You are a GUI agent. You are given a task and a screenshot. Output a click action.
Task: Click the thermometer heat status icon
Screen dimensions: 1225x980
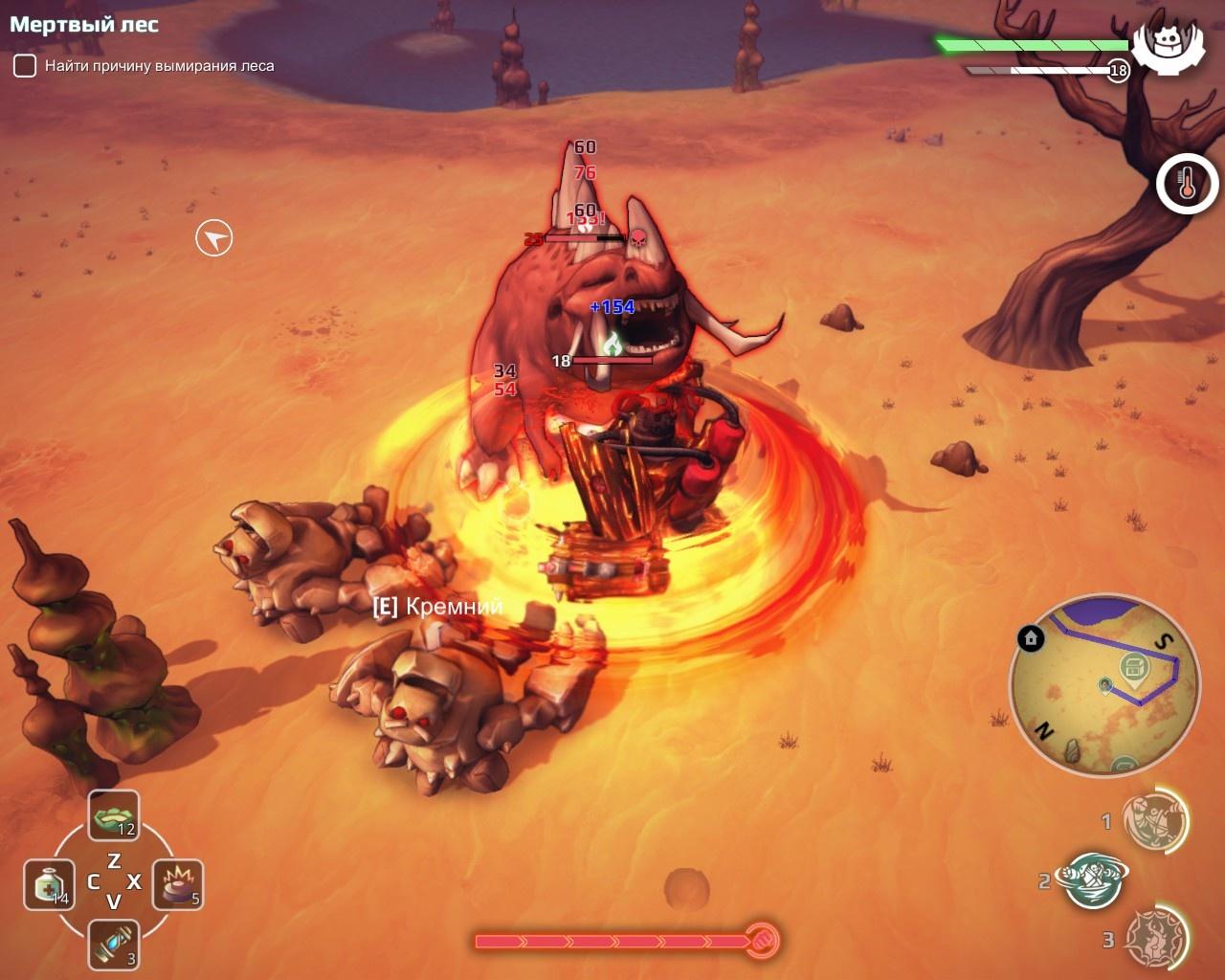pos(1187,184)
